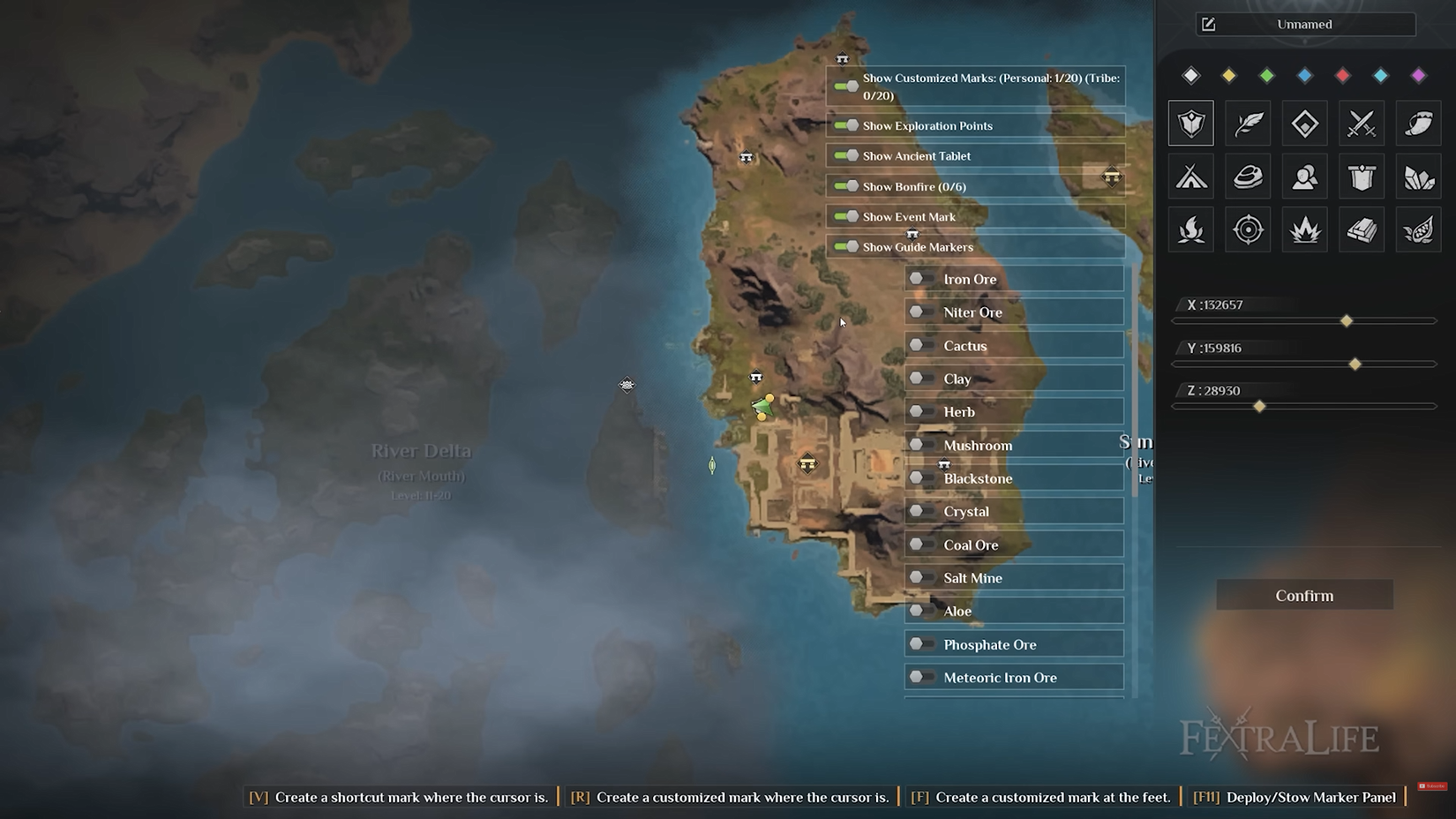Select the shield marker icon
The height and width of the screenshot is (819, 1456).
click(1190, 123)
